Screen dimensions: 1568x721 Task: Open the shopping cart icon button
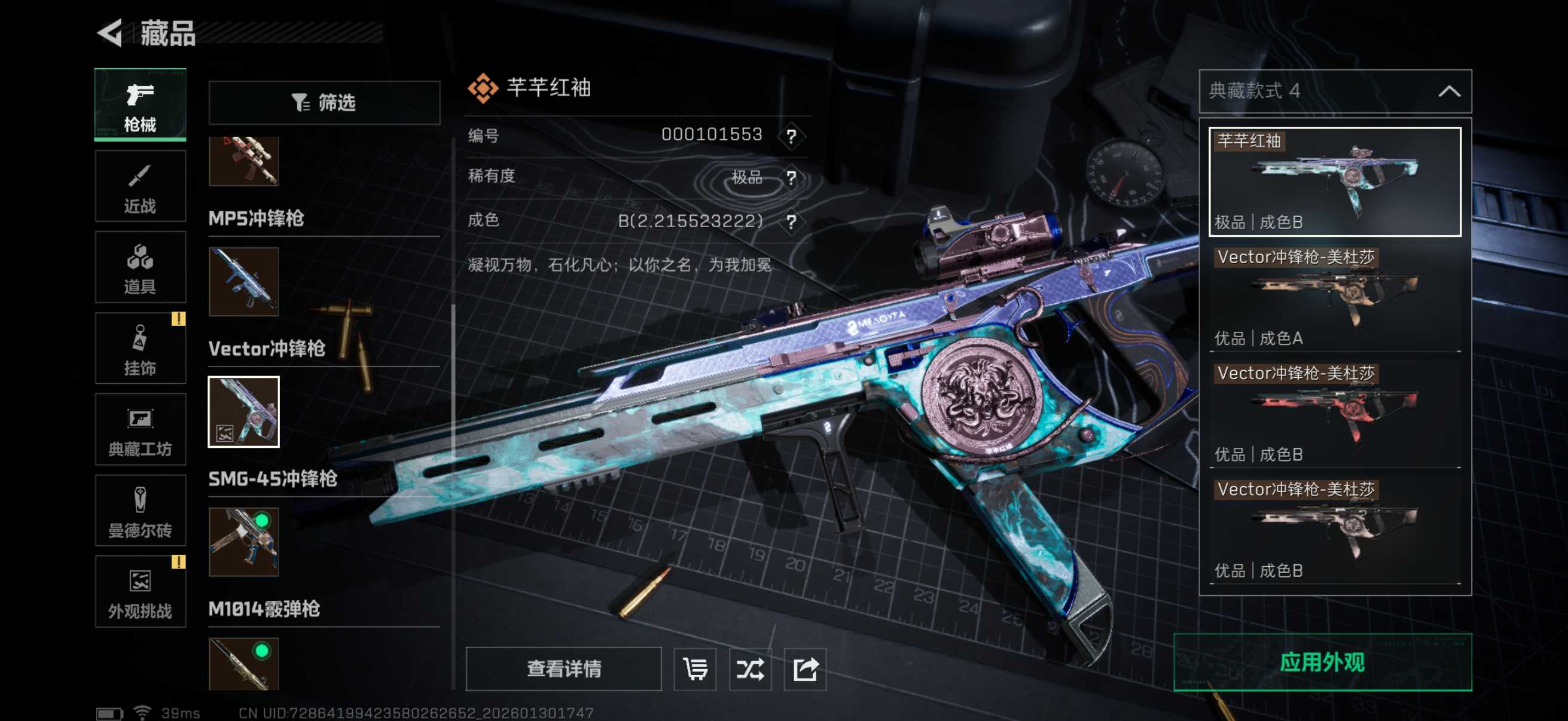(x=695, y=668)
